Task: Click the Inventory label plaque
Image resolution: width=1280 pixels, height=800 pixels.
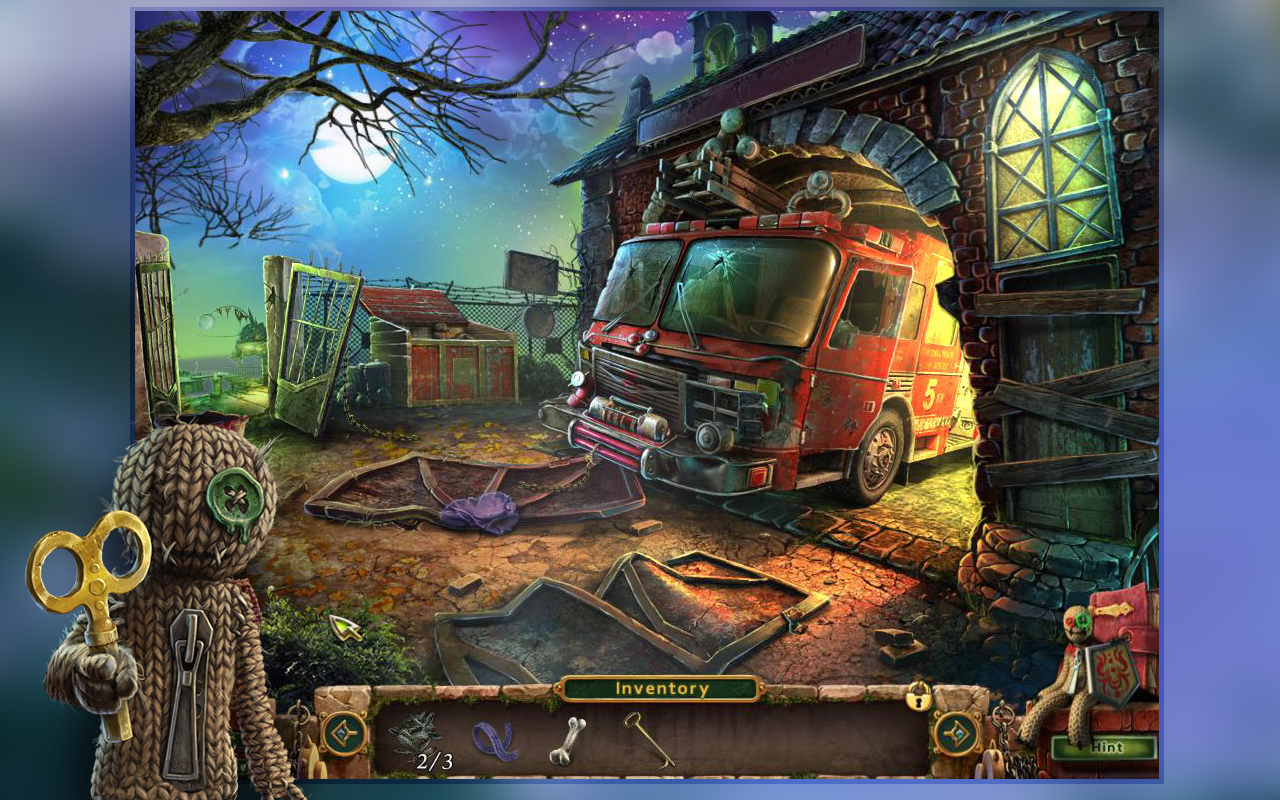Action: 661,688
